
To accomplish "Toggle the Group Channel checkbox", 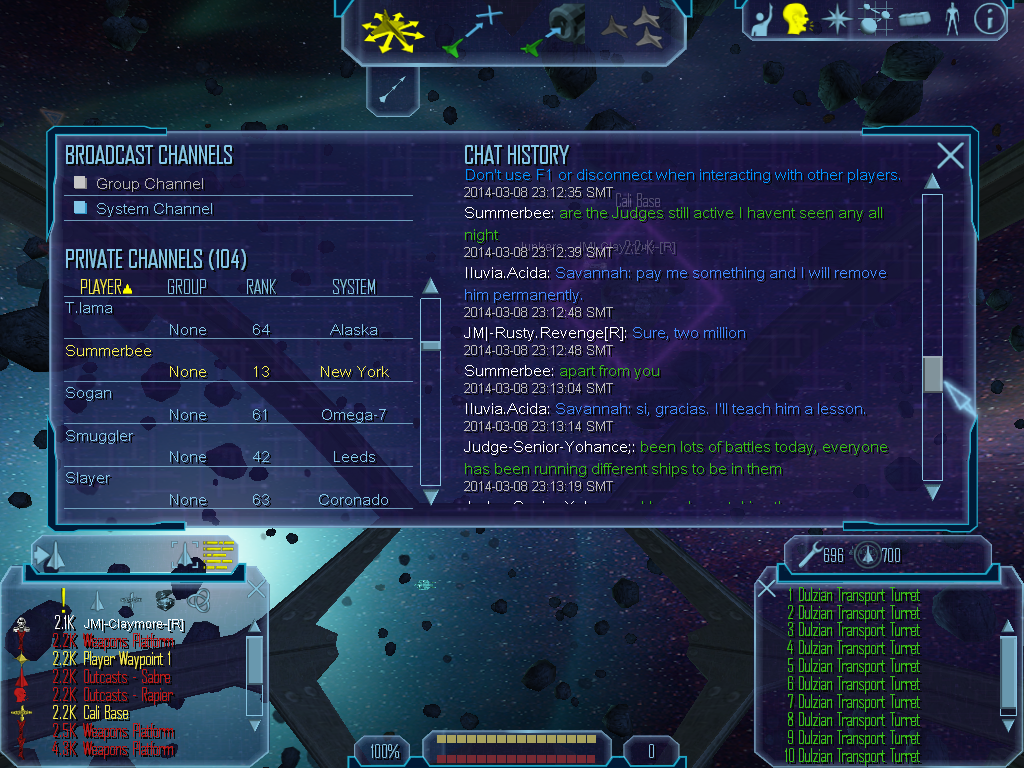I will pos(81,184).
